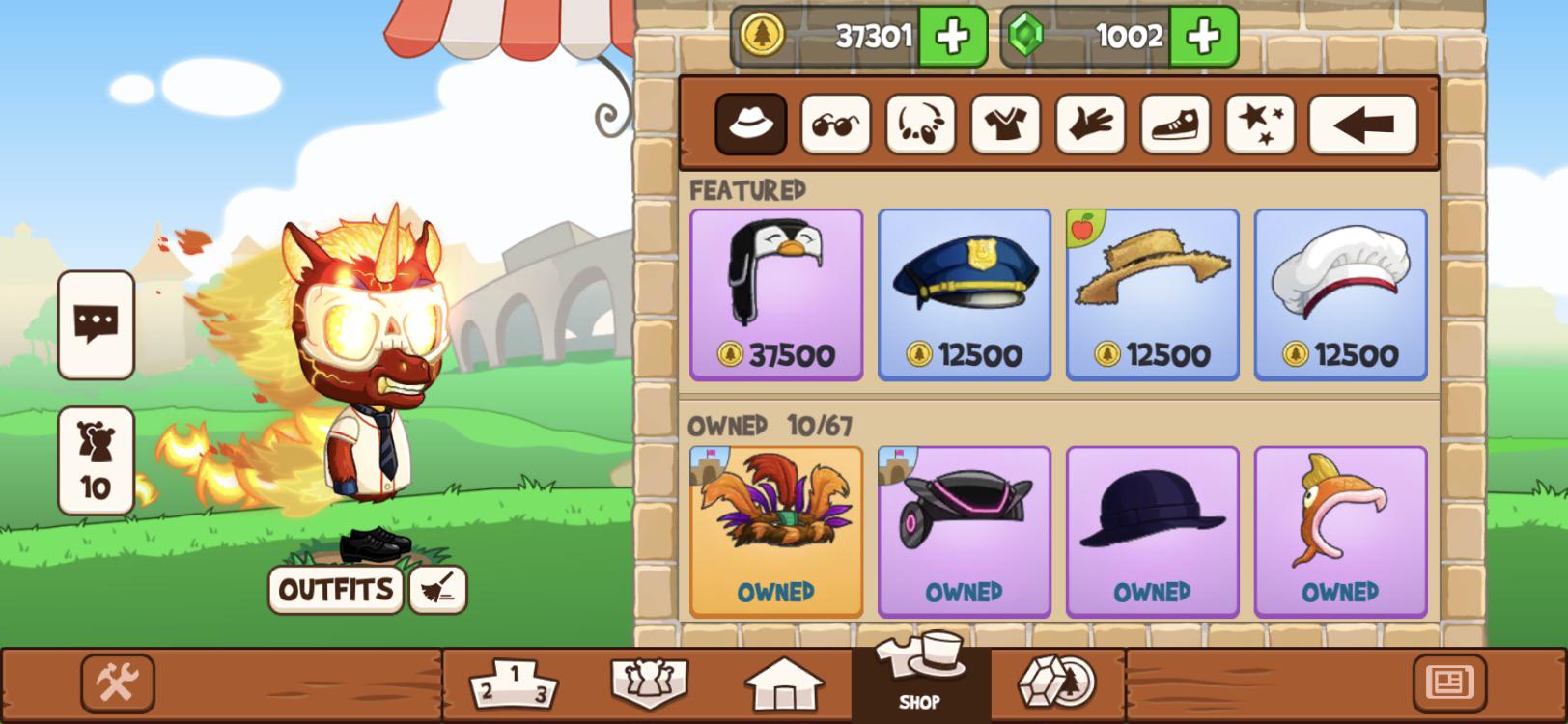
Task: Switch to the necklace category icon
Action: [920, 124]
